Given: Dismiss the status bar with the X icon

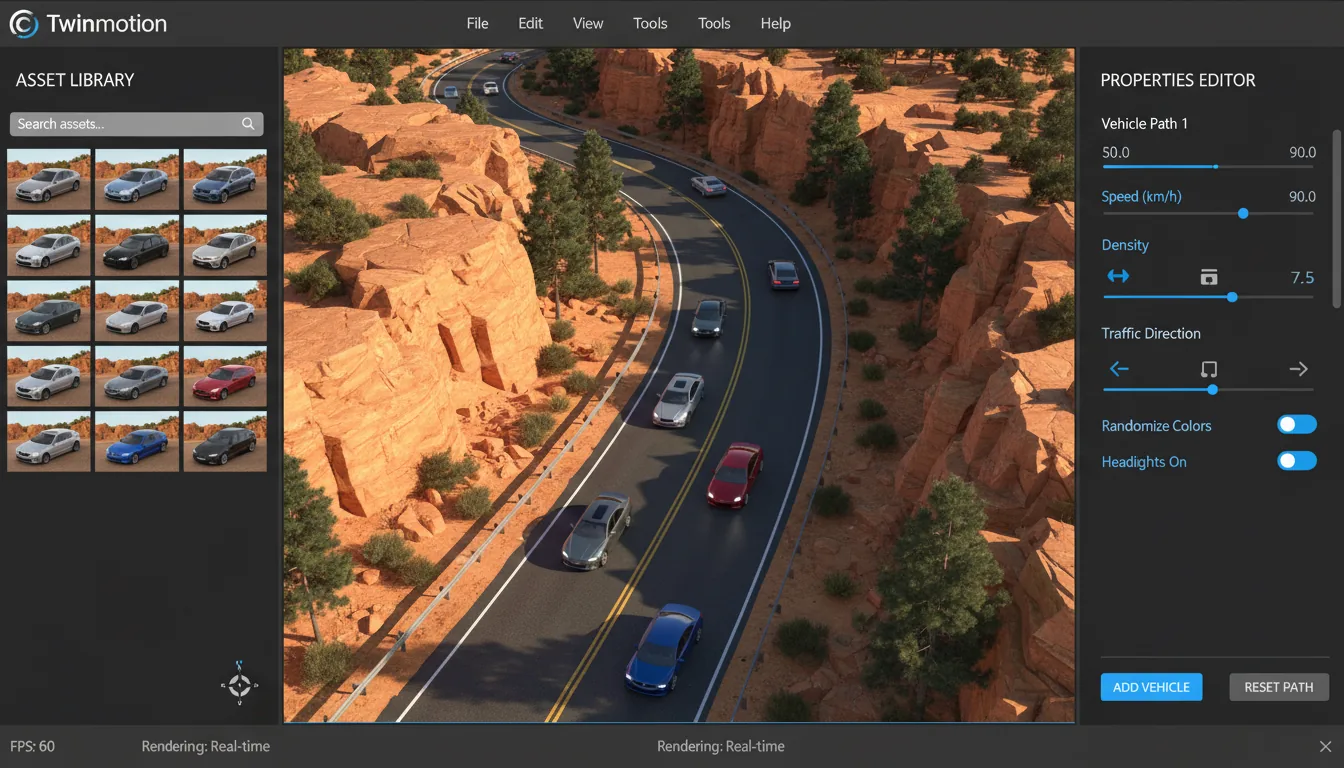Looking at the screenshot, I should 1323,746.
